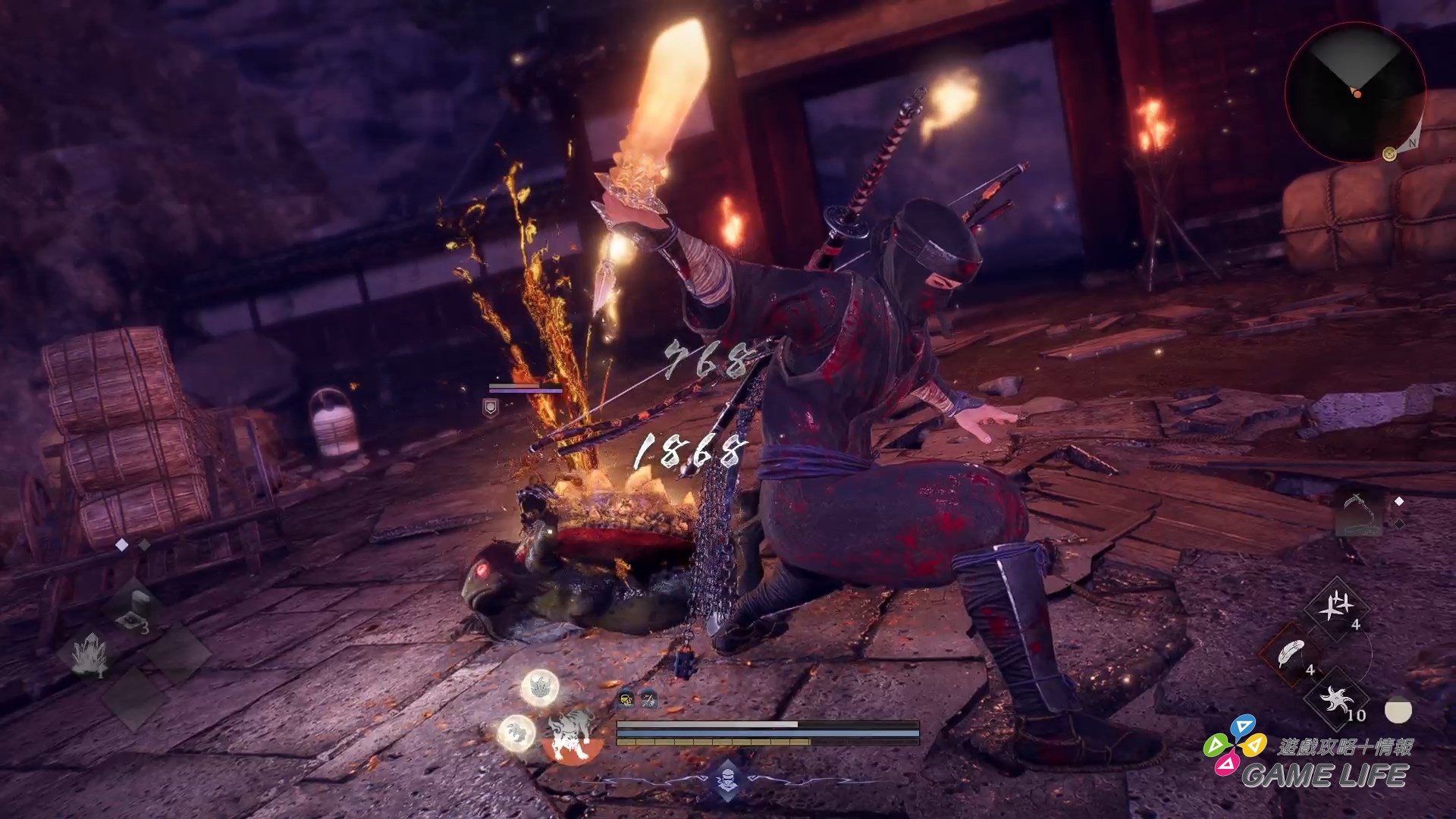This screenshot has height=819, width=1456.
Task: Toggle the golden helmet buff icon
Action: click(626, 700)
